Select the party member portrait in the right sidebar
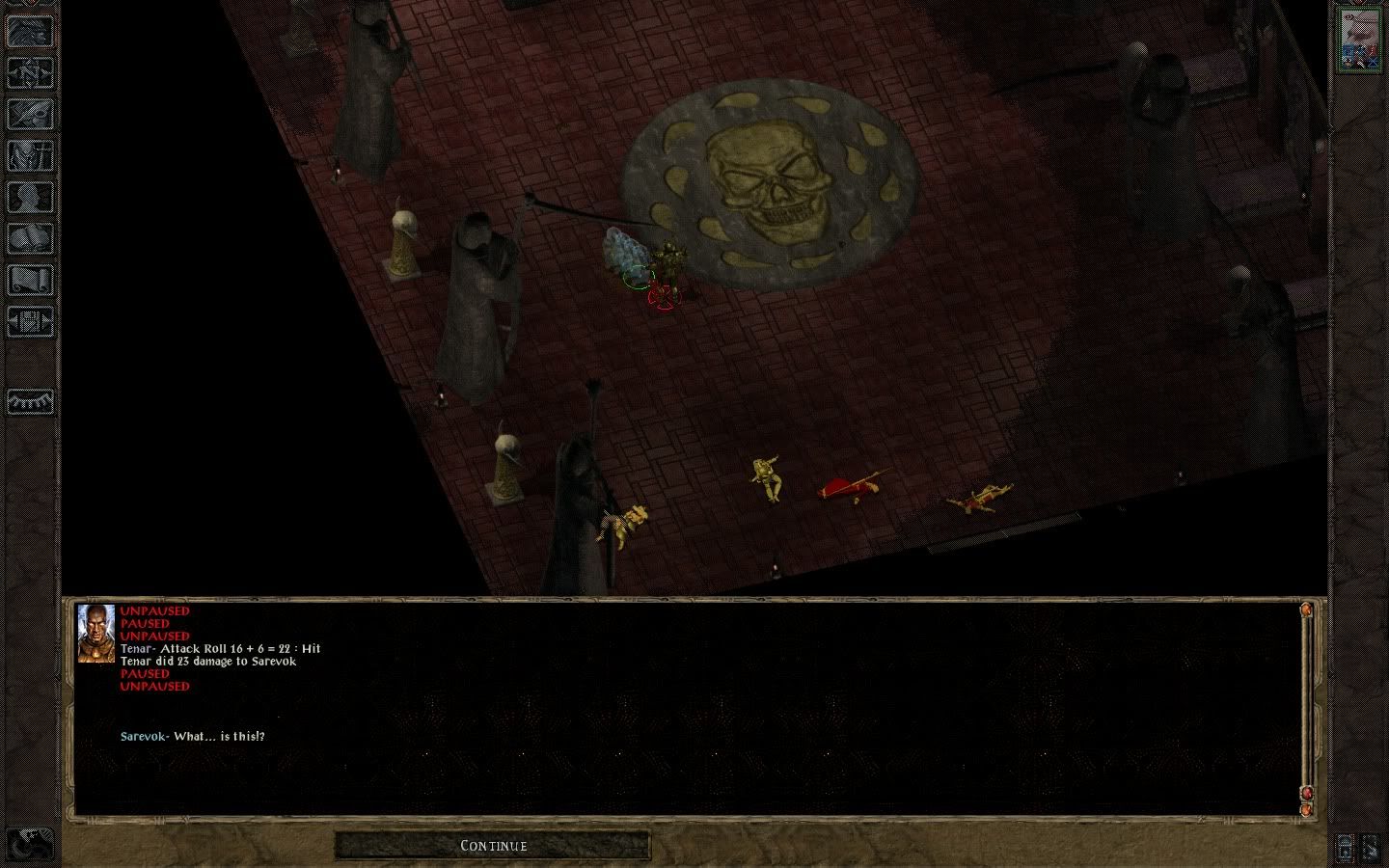This screenshot has height=868, width=1389. click(x=1358, y=40)
